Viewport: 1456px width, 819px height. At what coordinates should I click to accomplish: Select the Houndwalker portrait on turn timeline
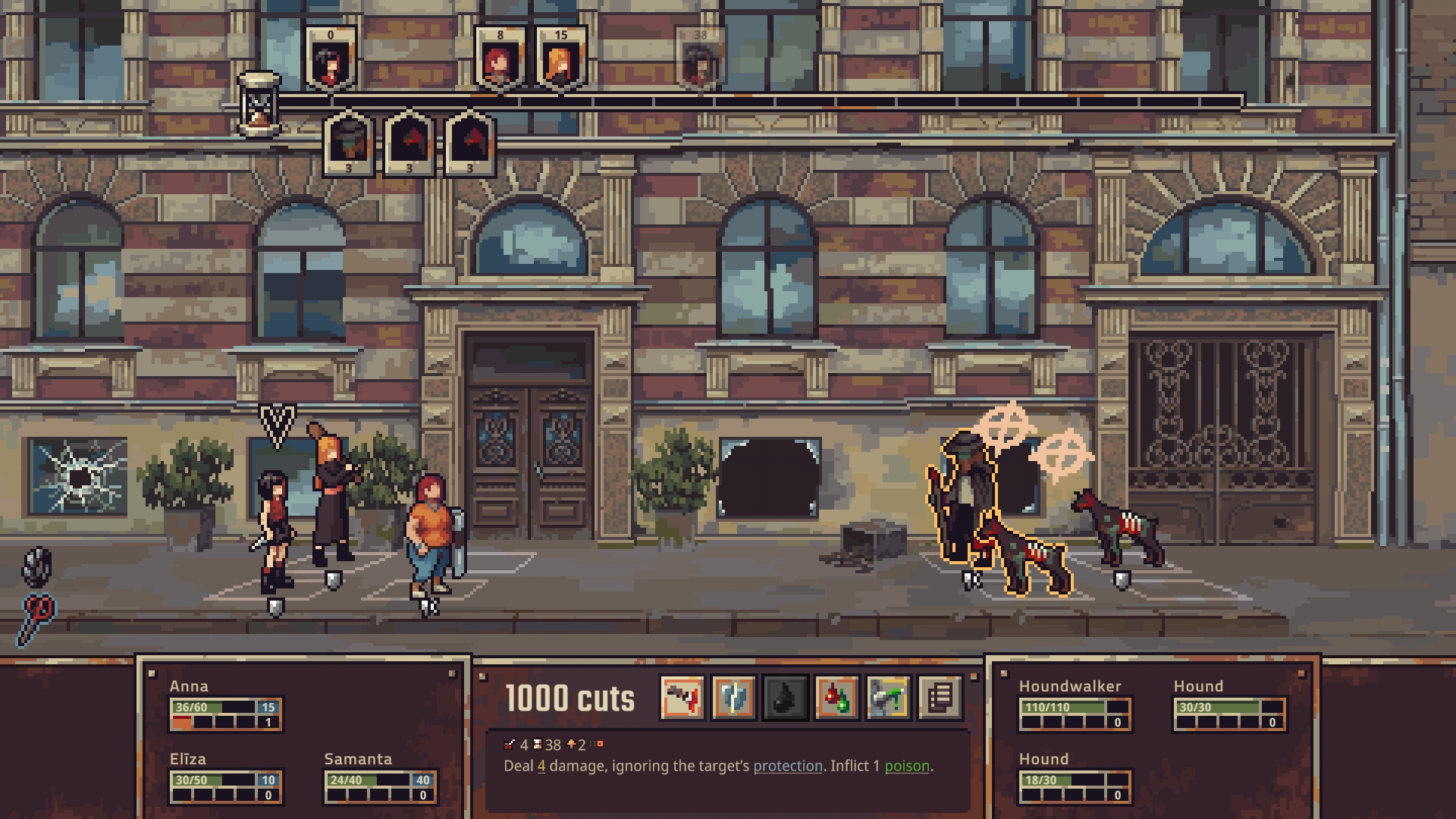click(349, 143)
